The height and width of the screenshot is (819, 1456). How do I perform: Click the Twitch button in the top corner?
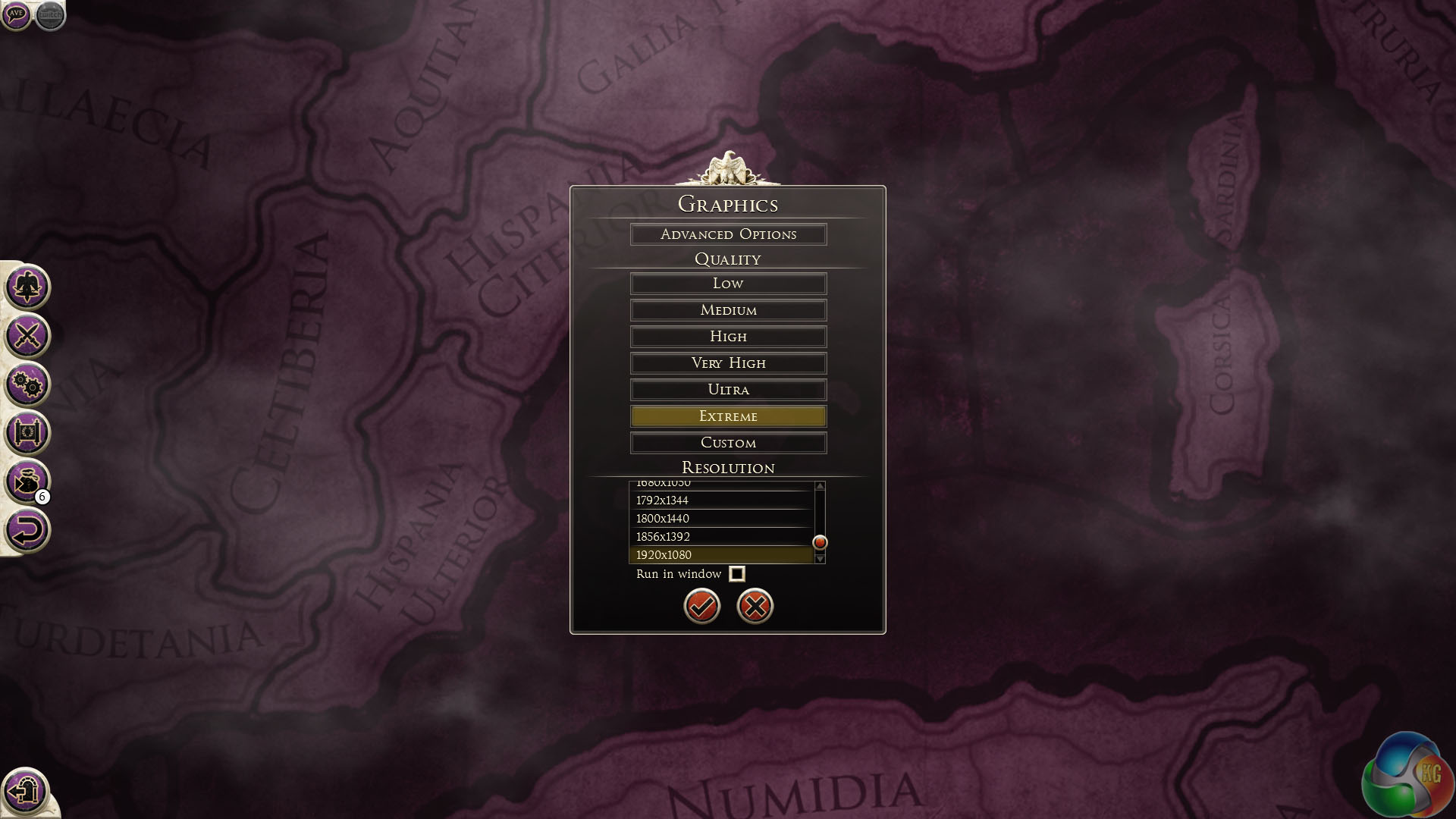click(50, 14)
